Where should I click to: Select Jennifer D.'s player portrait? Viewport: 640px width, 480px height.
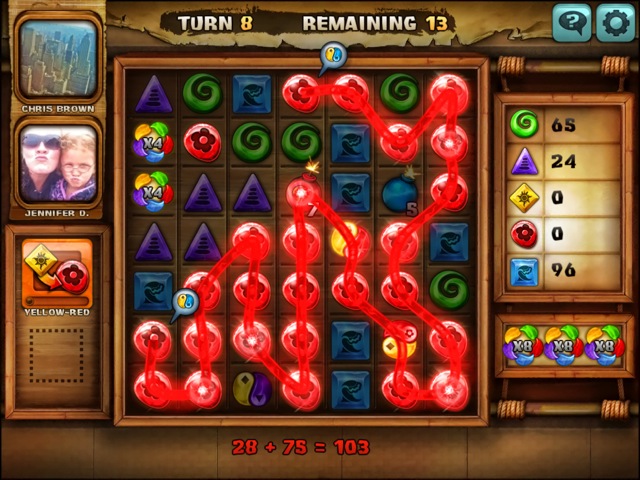[x=58, y=162]
